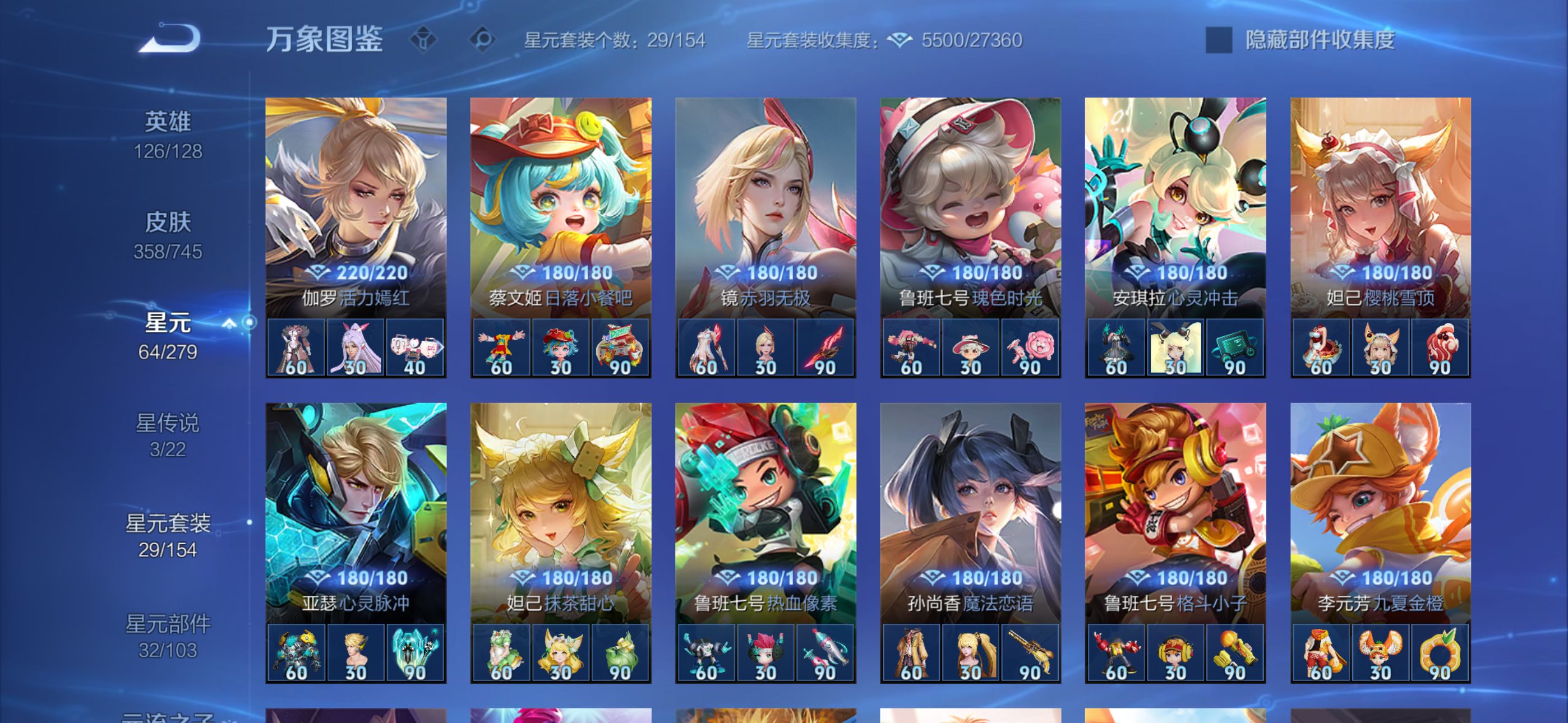Select 鲁班七号 热血像素 skin card

tap(765, 511)
